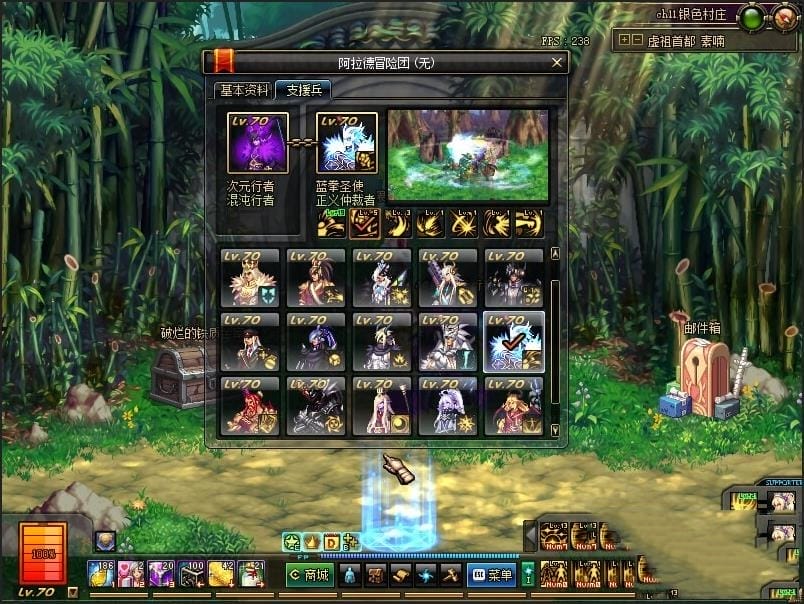
Task: Click the plus button beside 虚祖首都 素喃
Action: click(625, 41)
